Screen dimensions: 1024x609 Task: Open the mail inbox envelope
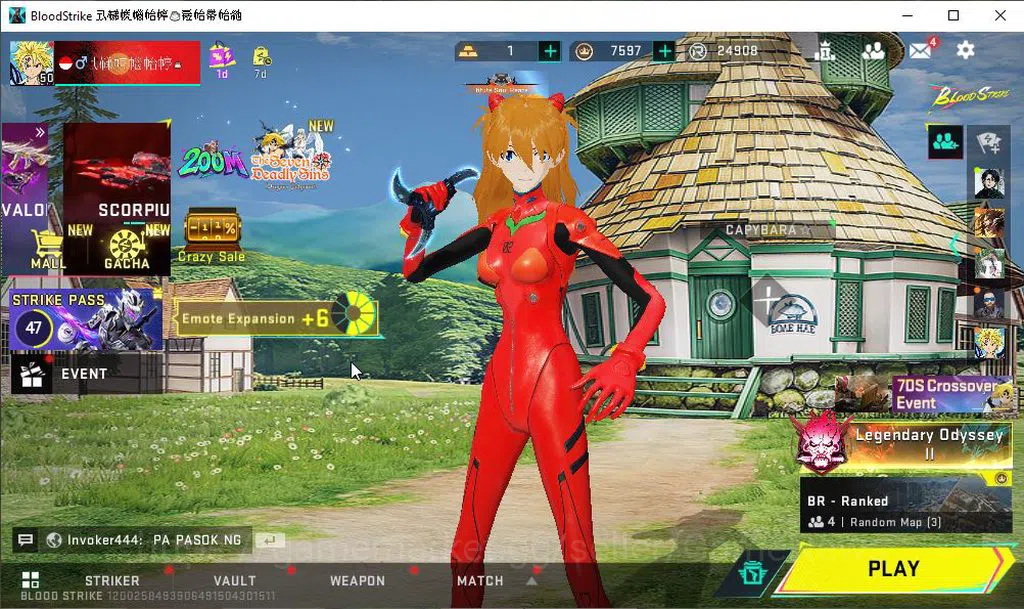click(920, 50)
